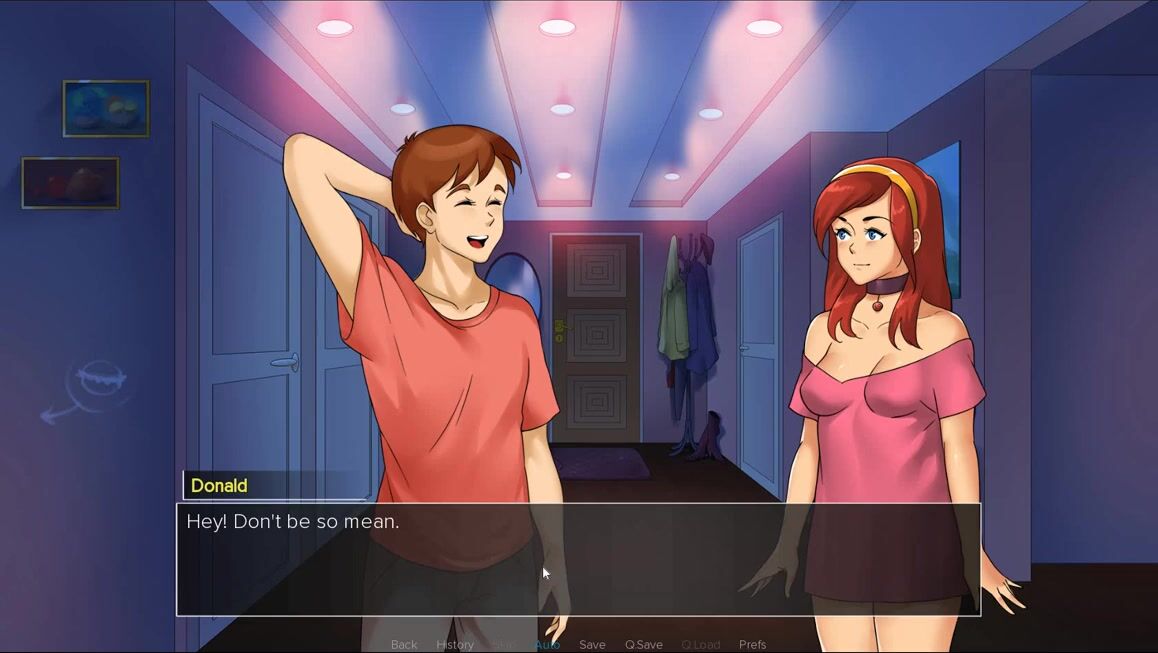Open the Save game menu
The width and height of the screenshot is (1158, 653).
pos(592,645)
